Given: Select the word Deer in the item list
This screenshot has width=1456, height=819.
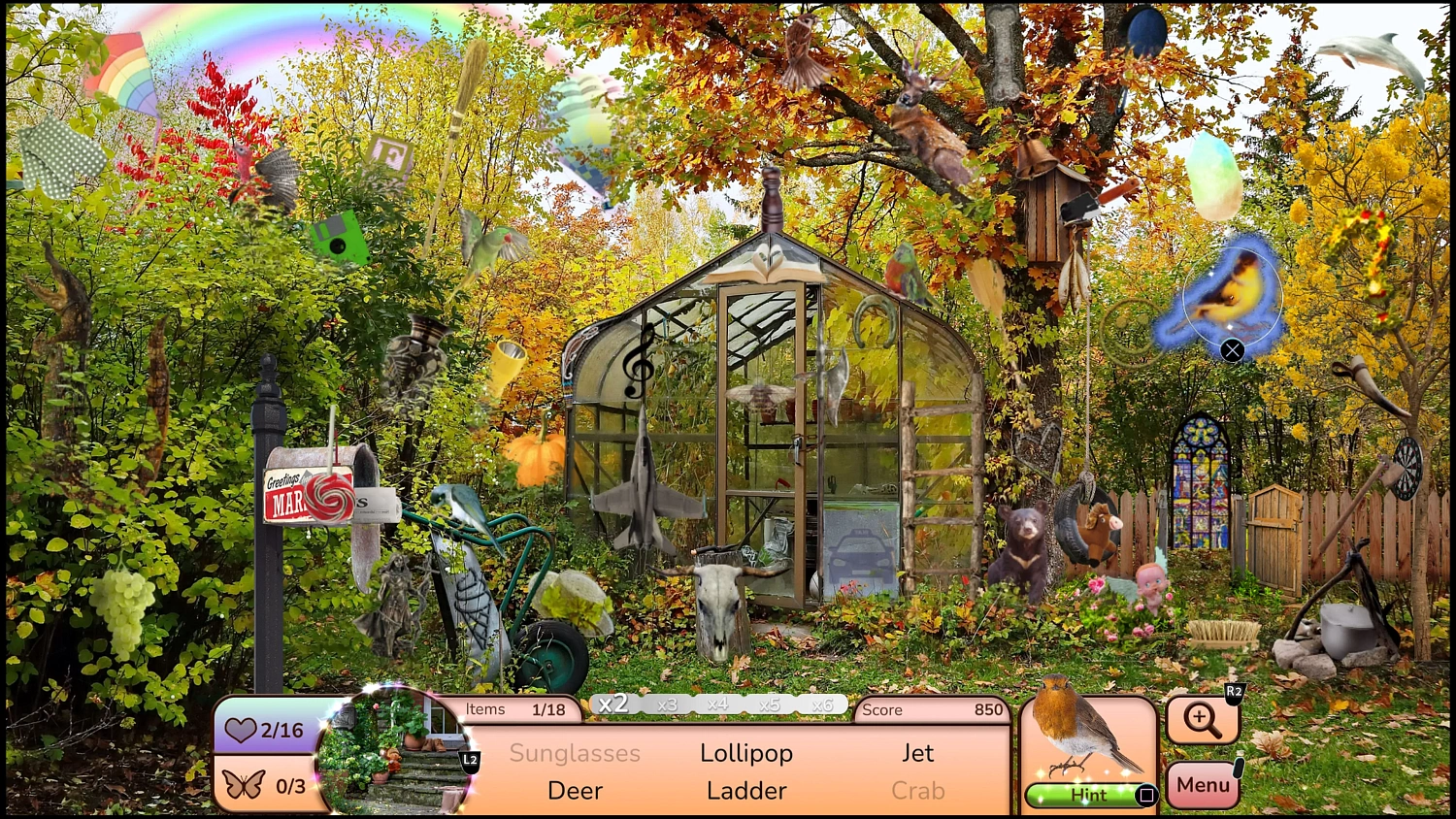Looking at the screenshot, I should click(575, 790).
